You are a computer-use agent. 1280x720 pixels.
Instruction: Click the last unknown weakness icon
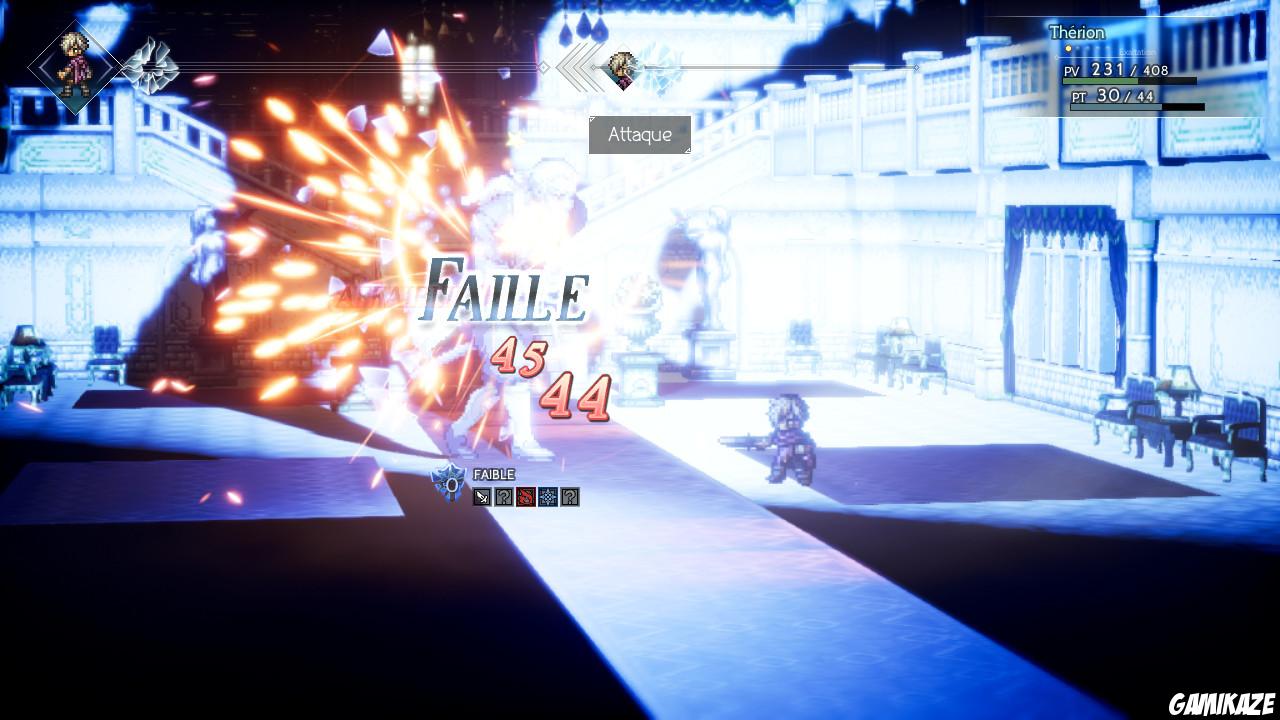coord(570,497)
